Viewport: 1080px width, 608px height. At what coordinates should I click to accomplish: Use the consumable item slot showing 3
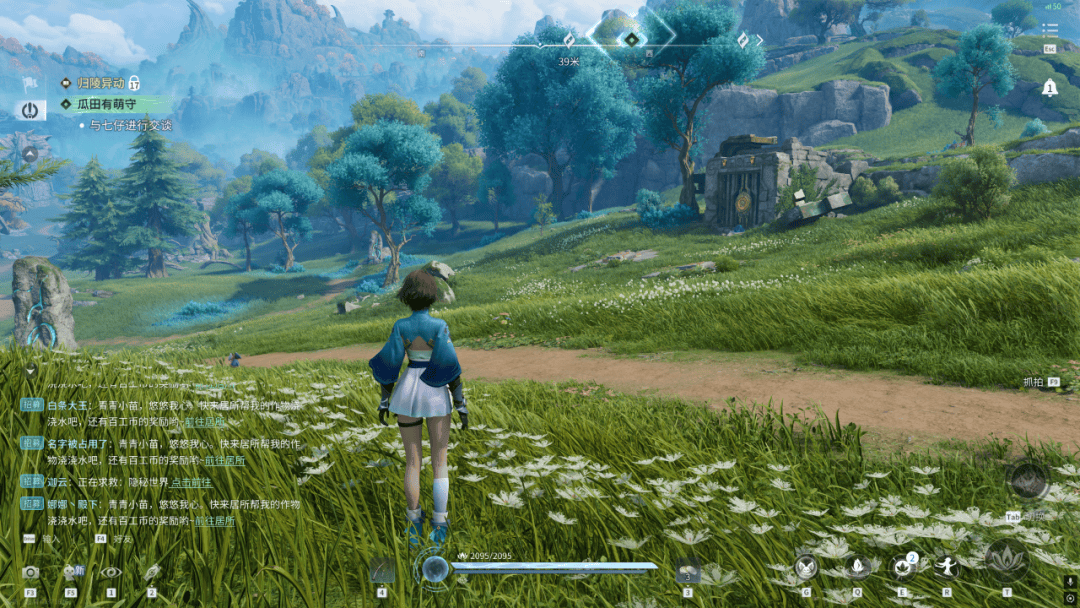(687, 571)
